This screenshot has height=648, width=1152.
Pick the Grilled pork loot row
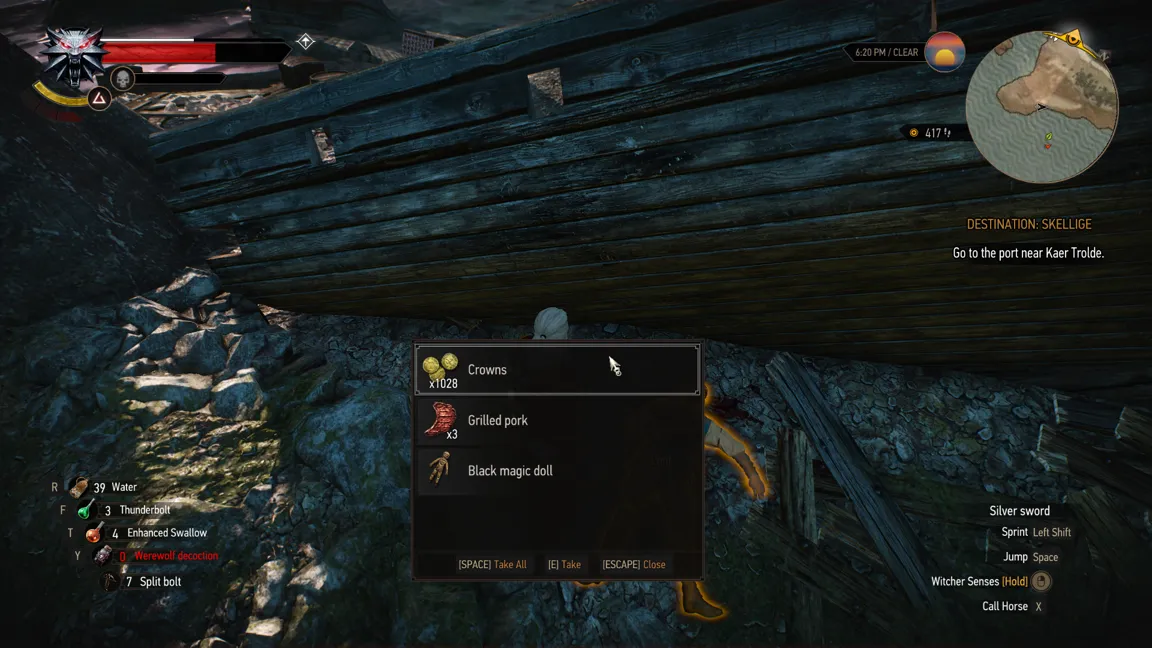click(557, 421)
